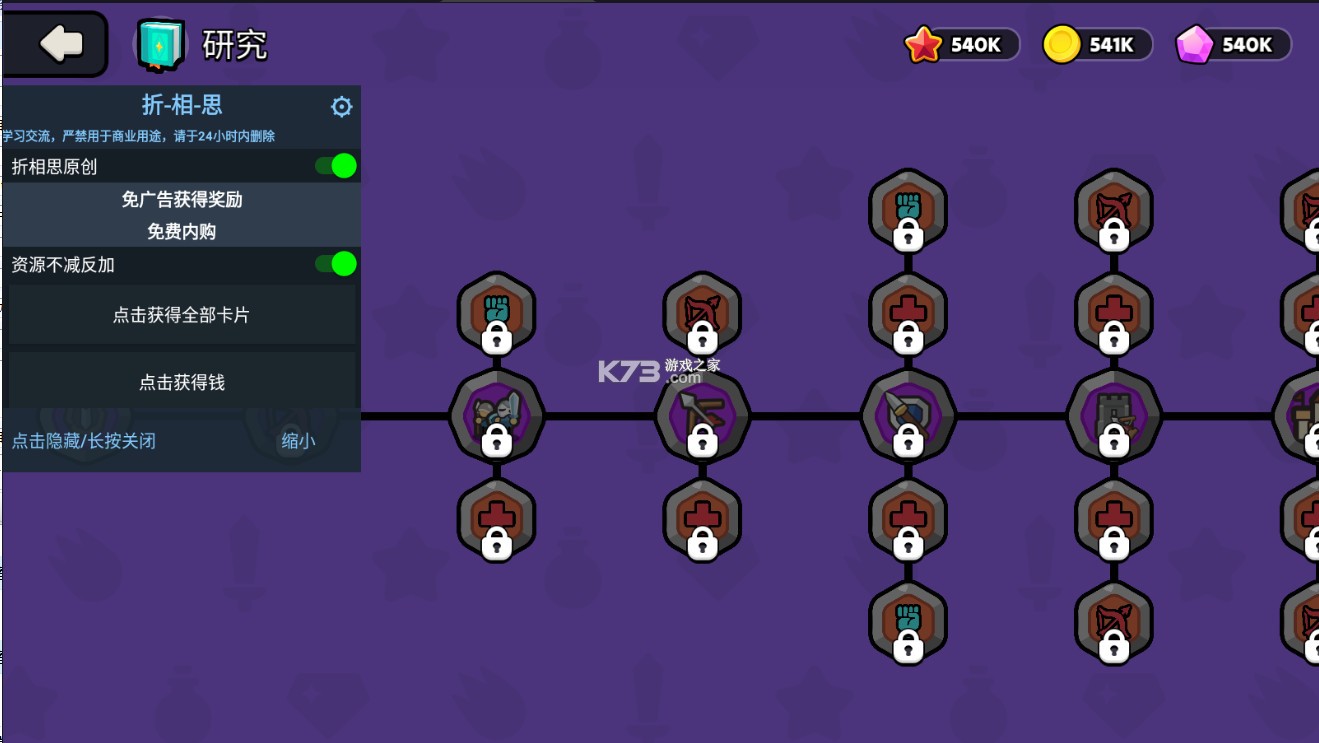Toggle the 资源不减反加 switch
1319x743 pixels.
click(x=336, y=264)
